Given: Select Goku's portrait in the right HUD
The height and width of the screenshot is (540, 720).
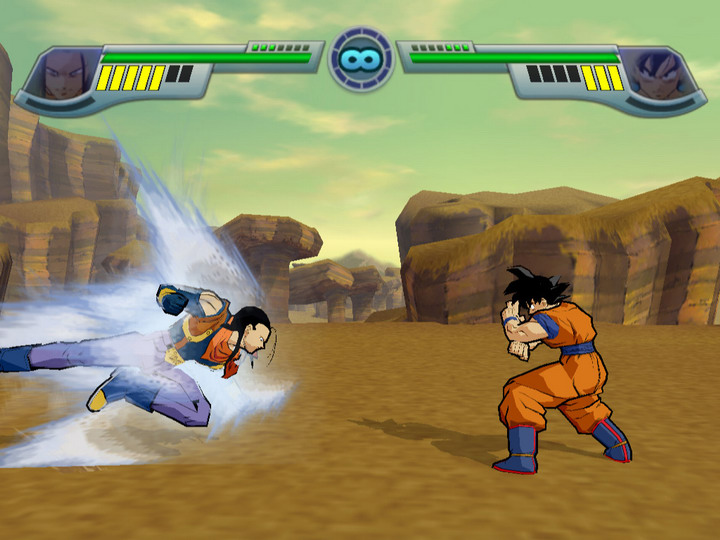Looking at the screenshot, I should tap(653, 76).
